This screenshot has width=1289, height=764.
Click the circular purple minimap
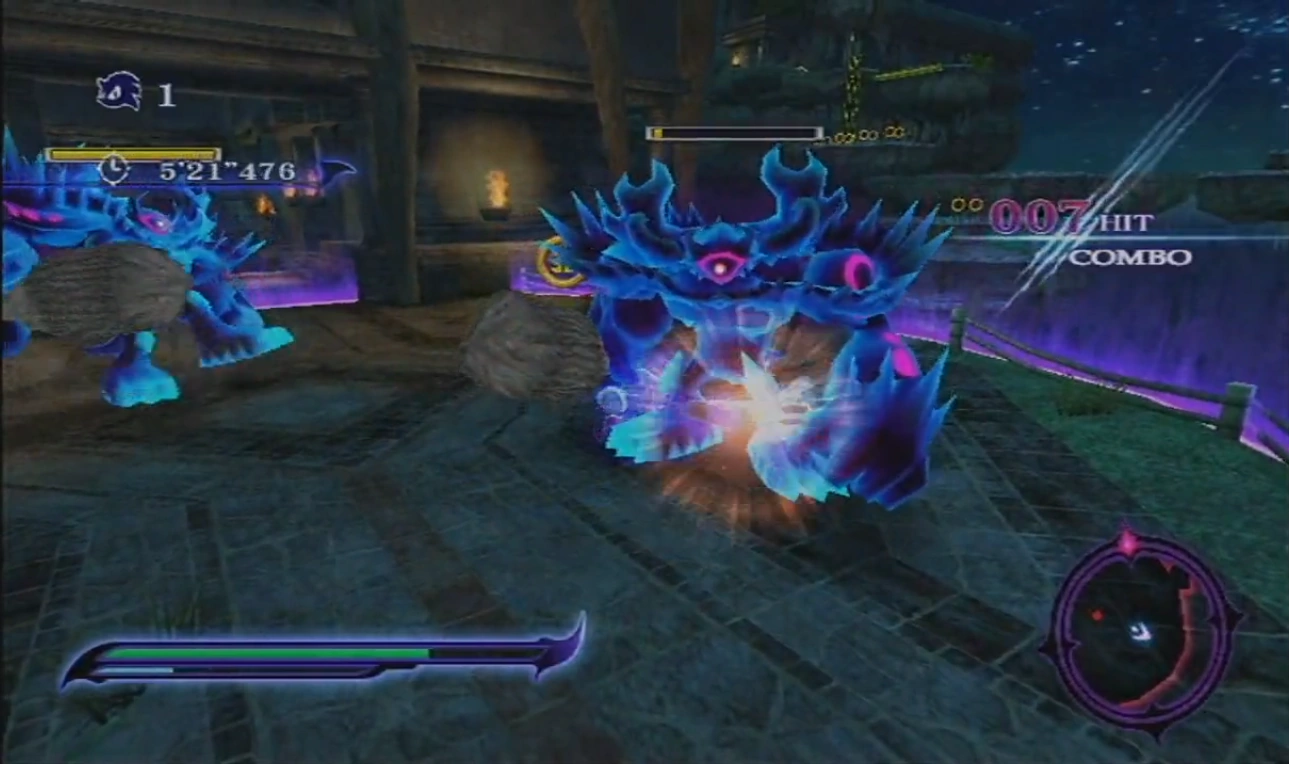[1141, 631]
